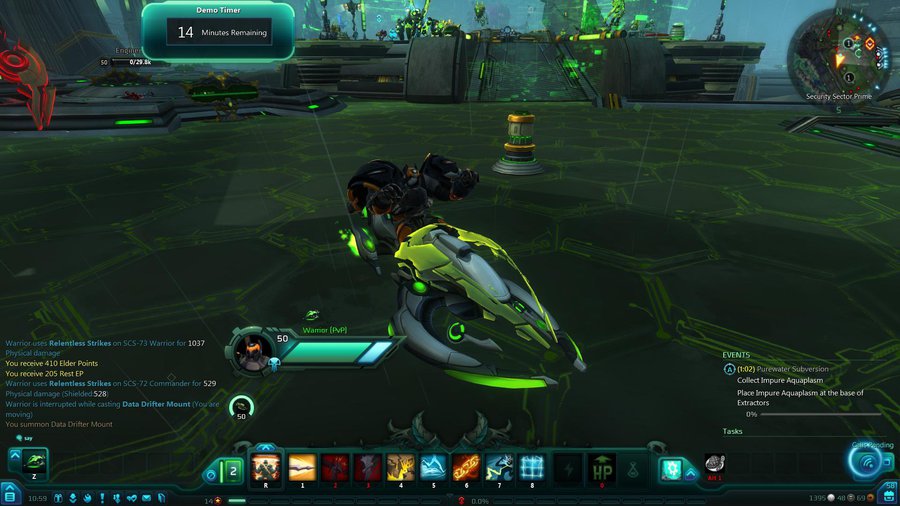Open the mail envelope icon
900x506 pixels.
coord(146,497)
